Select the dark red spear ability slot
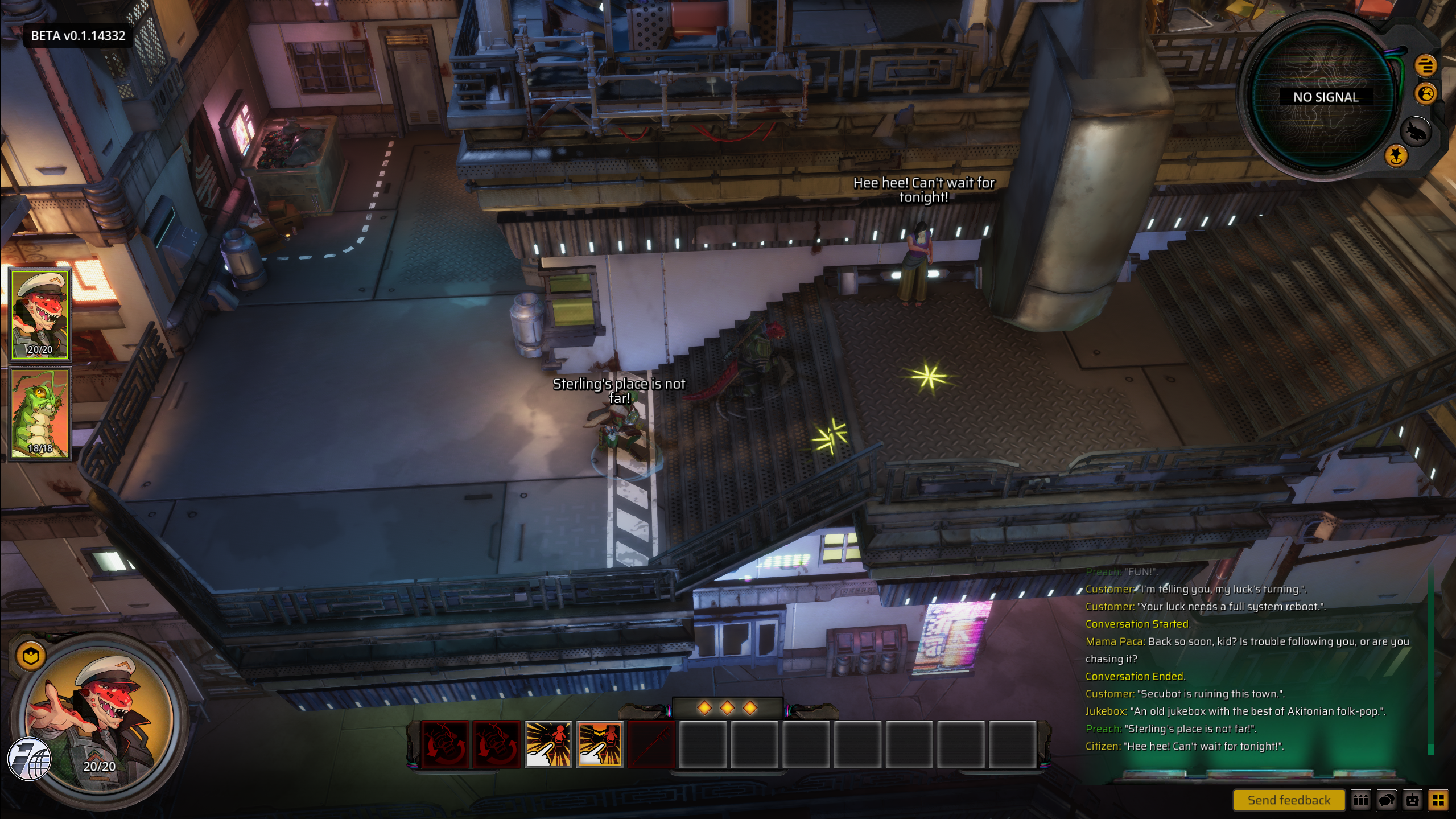The height and width of the screenshot is (819, 1456). coord(651,744)
